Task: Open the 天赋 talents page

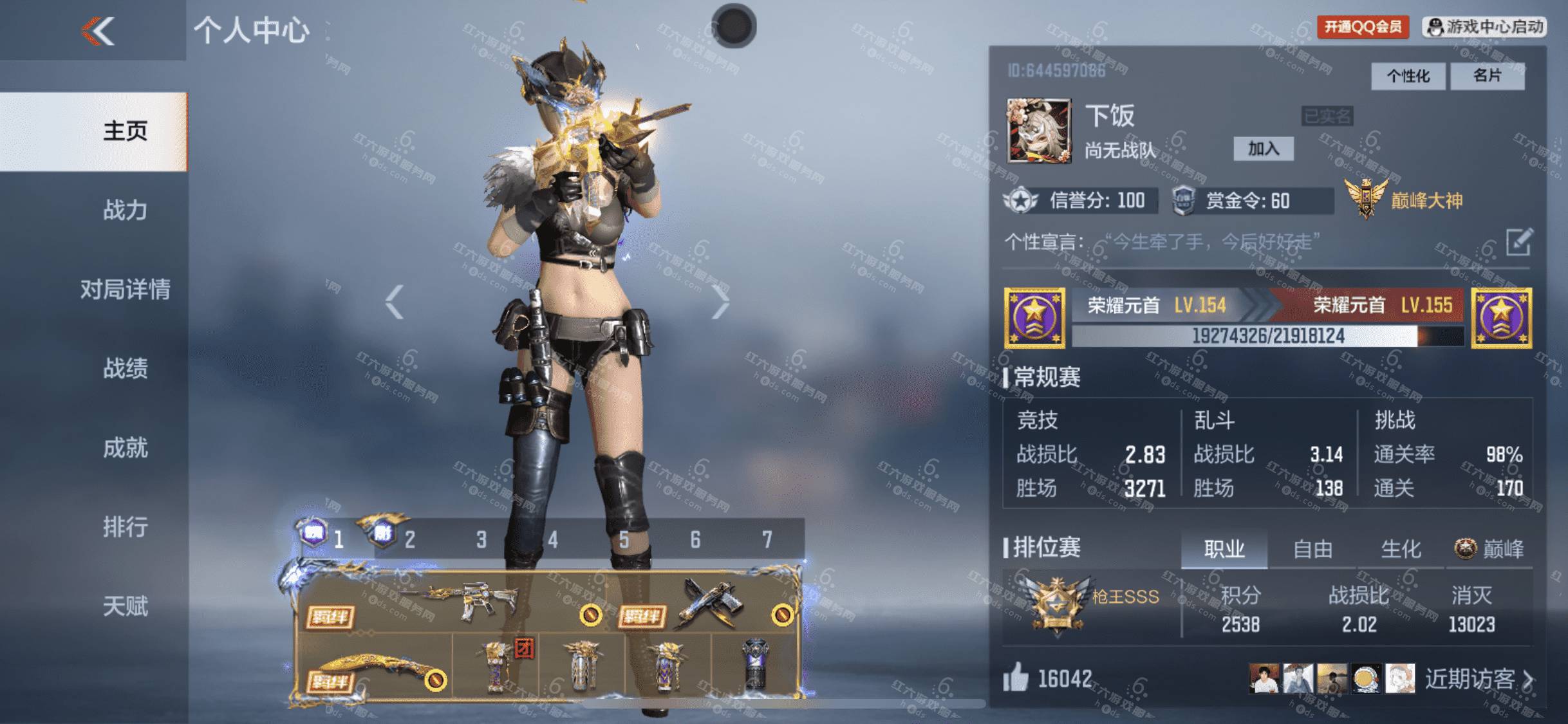Action: (x=125, y=606)
